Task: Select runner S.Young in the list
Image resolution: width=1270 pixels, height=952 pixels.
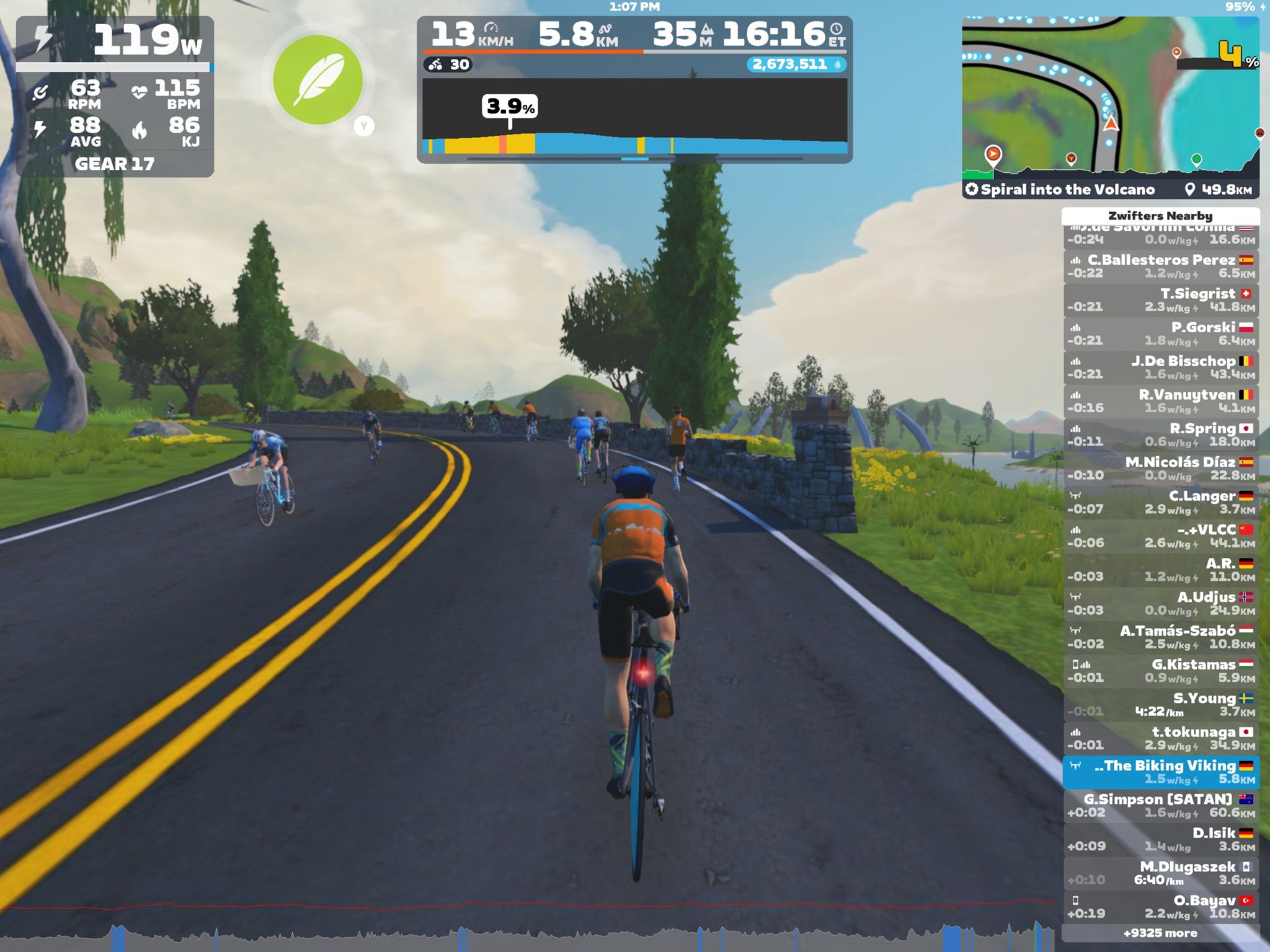Action: [1161, 704]
